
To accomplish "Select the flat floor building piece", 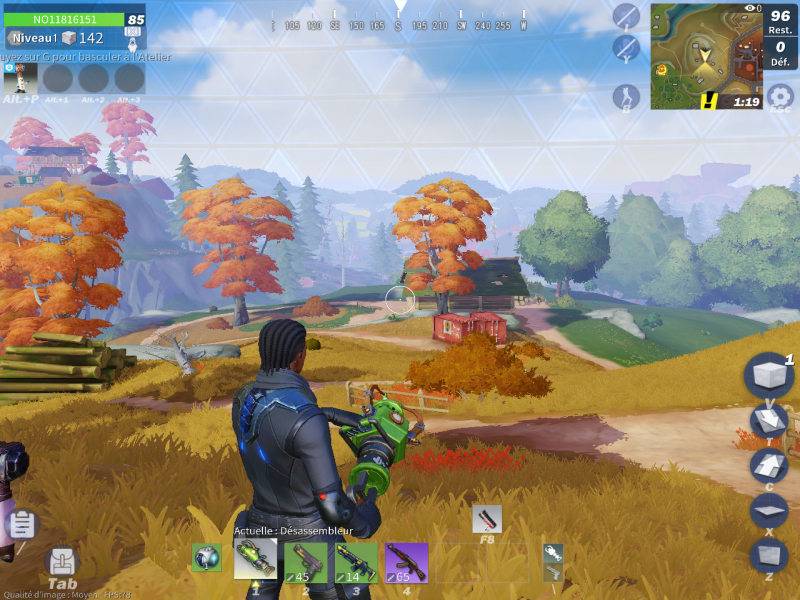I will pyautogui.click(x=769, y=510).
